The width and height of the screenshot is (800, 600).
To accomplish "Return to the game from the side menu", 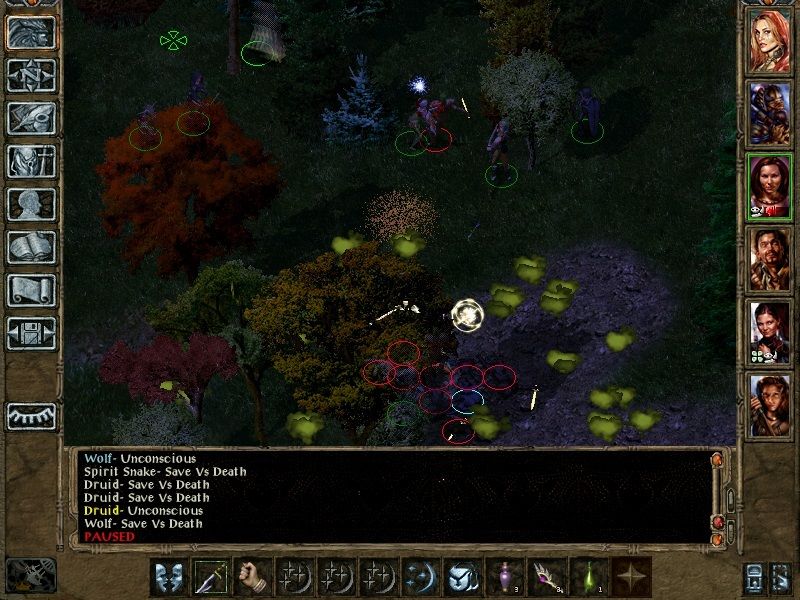I will point(31,31).
